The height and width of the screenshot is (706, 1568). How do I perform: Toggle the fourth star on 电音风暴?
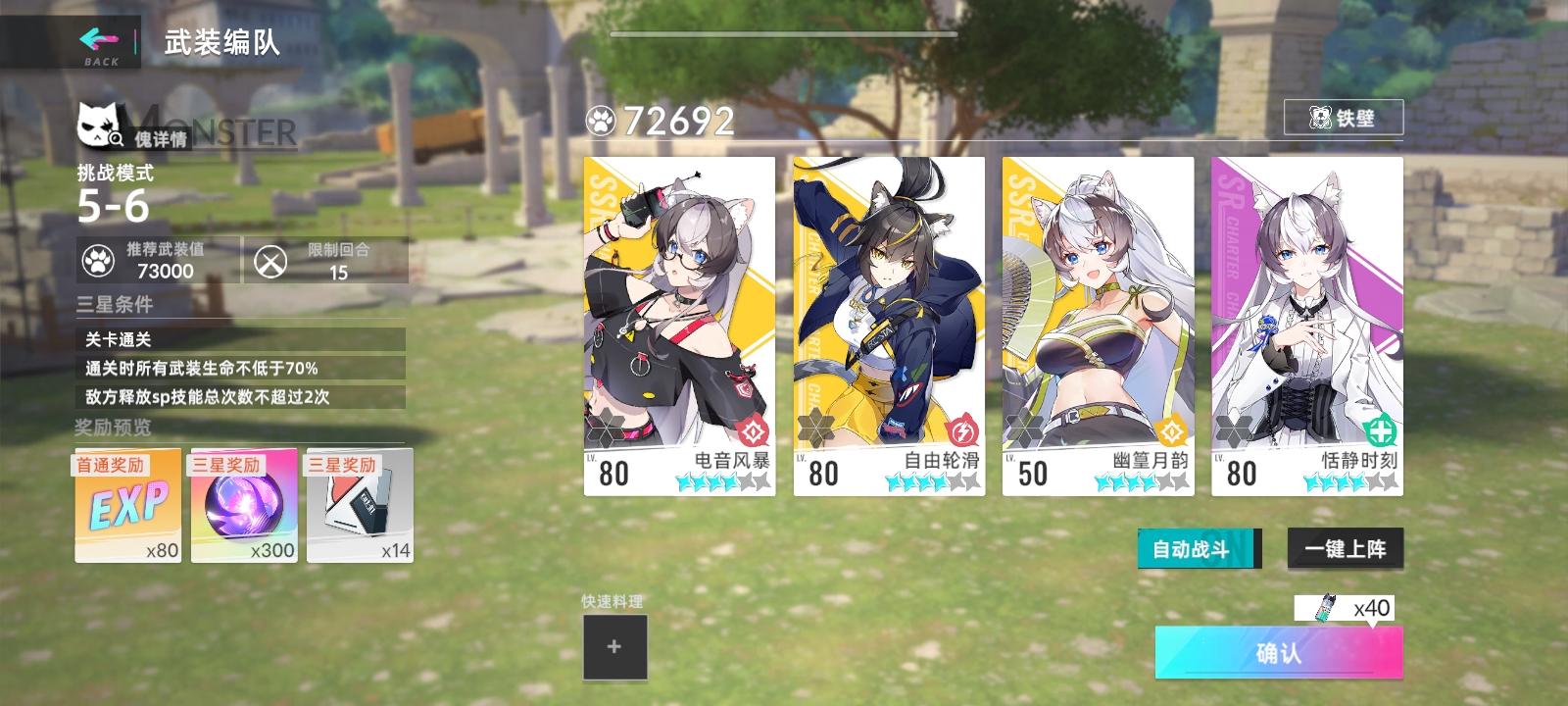click(x=728, y=481)
